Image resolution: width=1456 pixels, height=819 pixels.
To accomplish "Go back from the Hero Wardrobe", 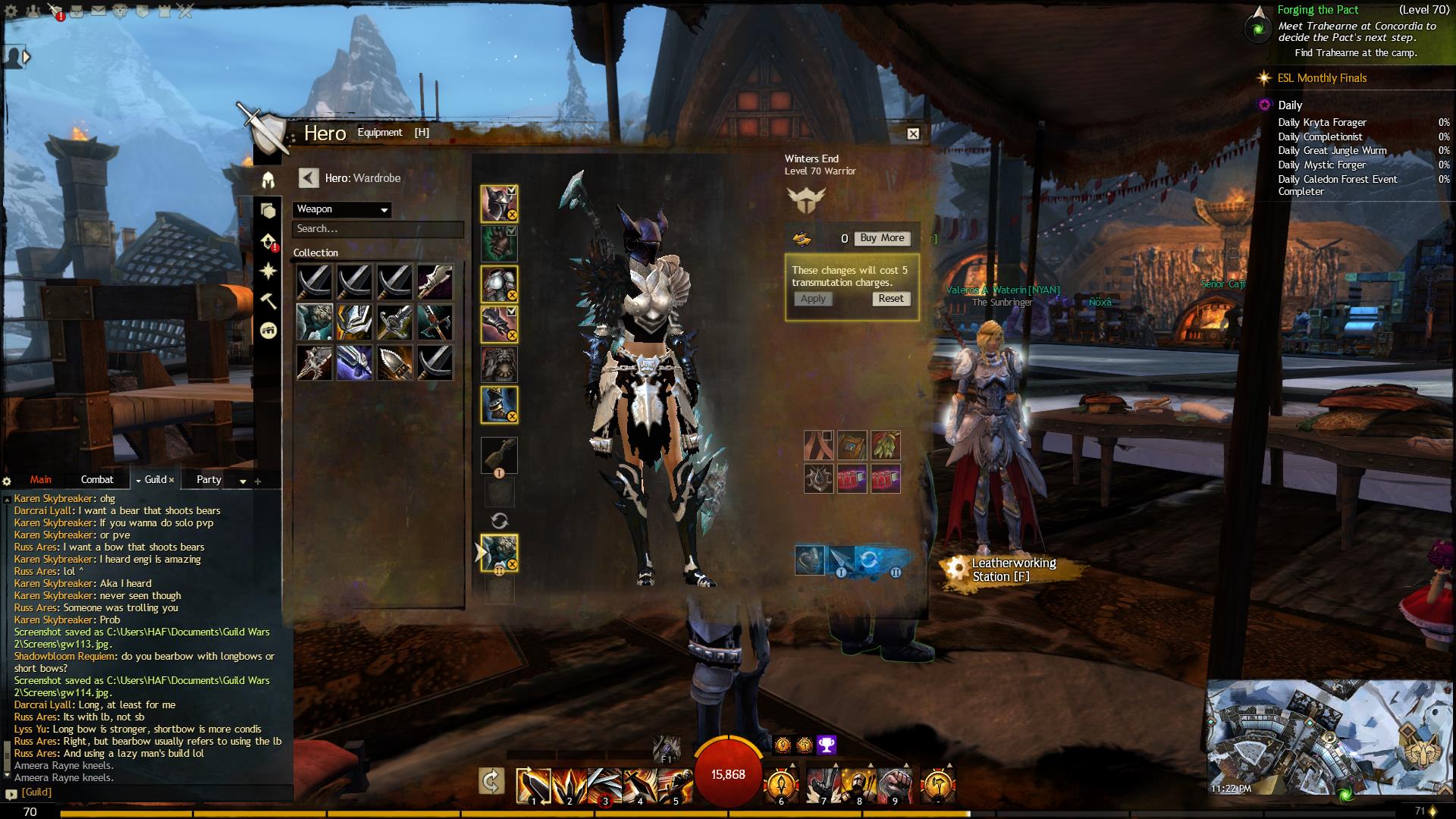I will click(308, 178).
